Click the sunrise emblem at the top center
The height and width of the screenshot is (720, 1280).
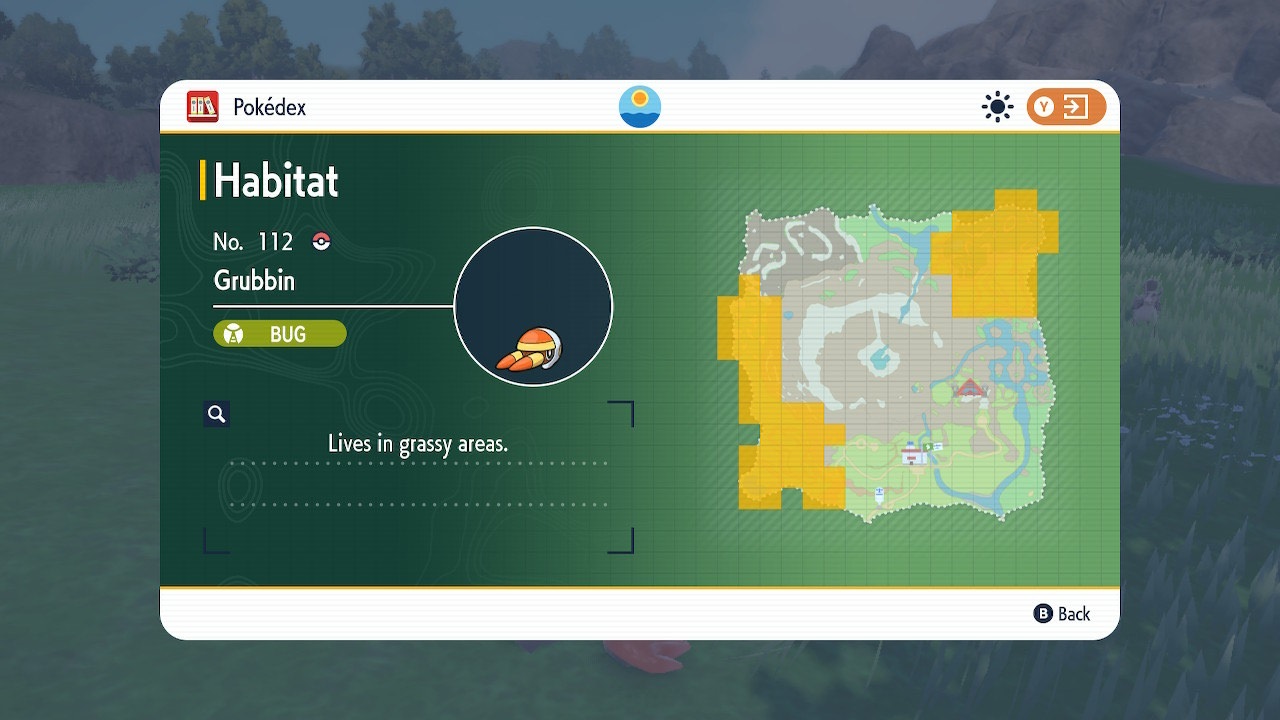(640, 107)
